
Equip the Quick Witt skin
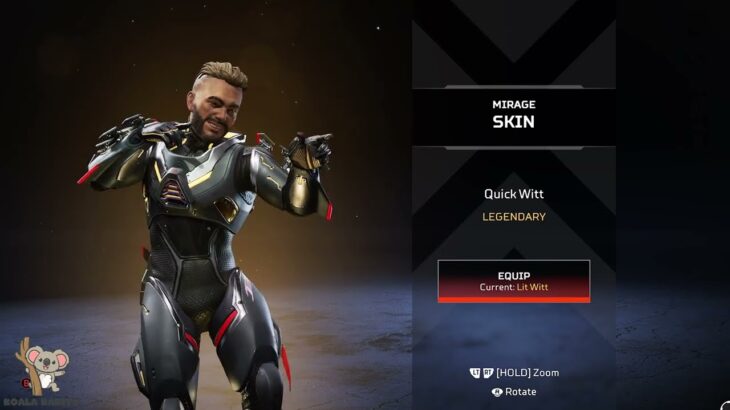[x=513, y=280]
